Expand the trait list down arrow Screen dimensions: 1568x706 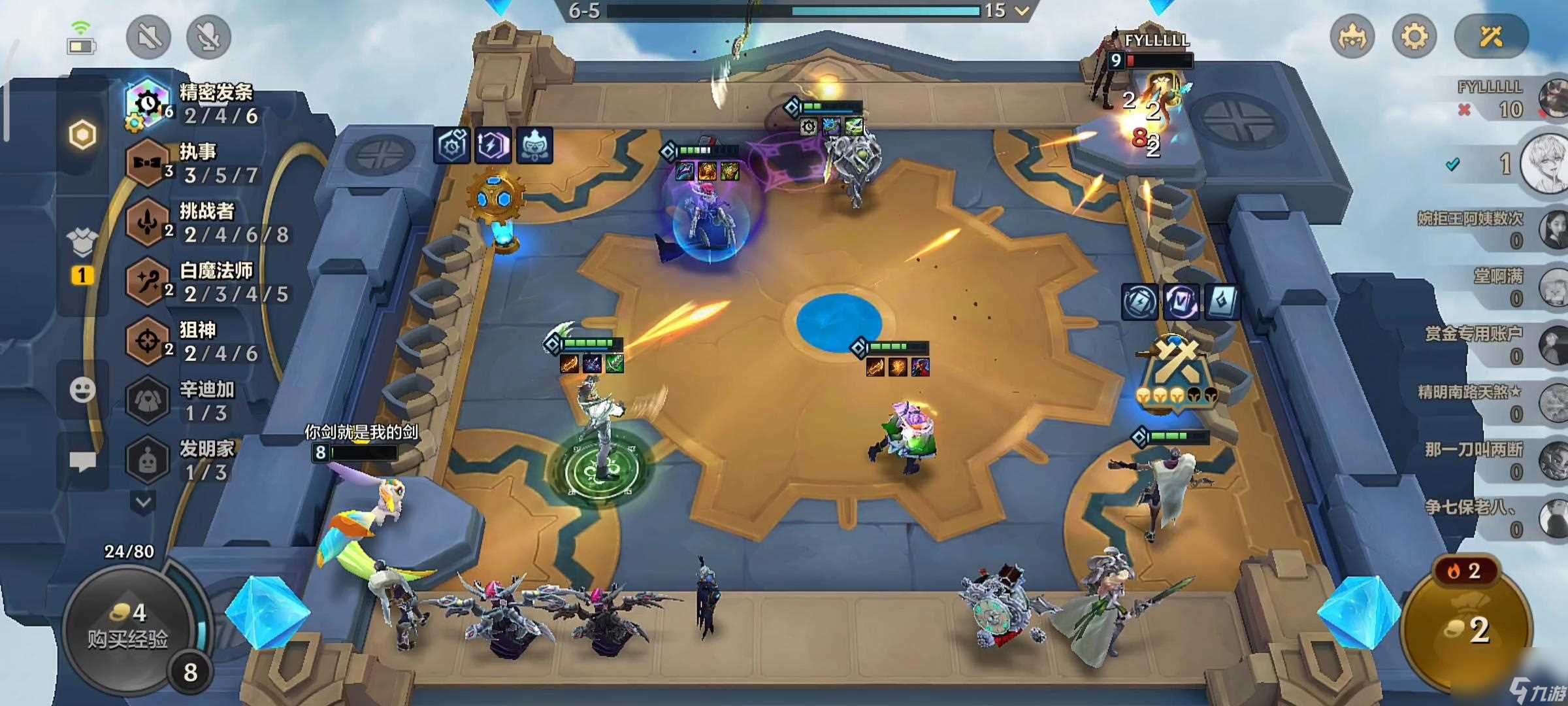144,502
